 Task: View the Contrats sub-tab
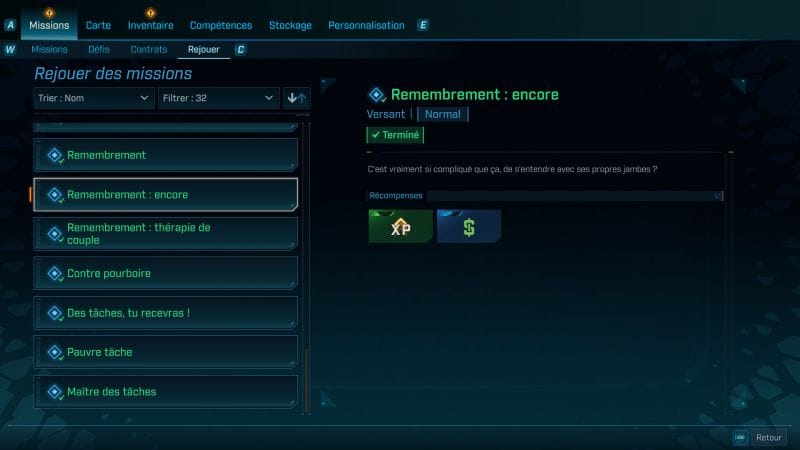(149, 49)
